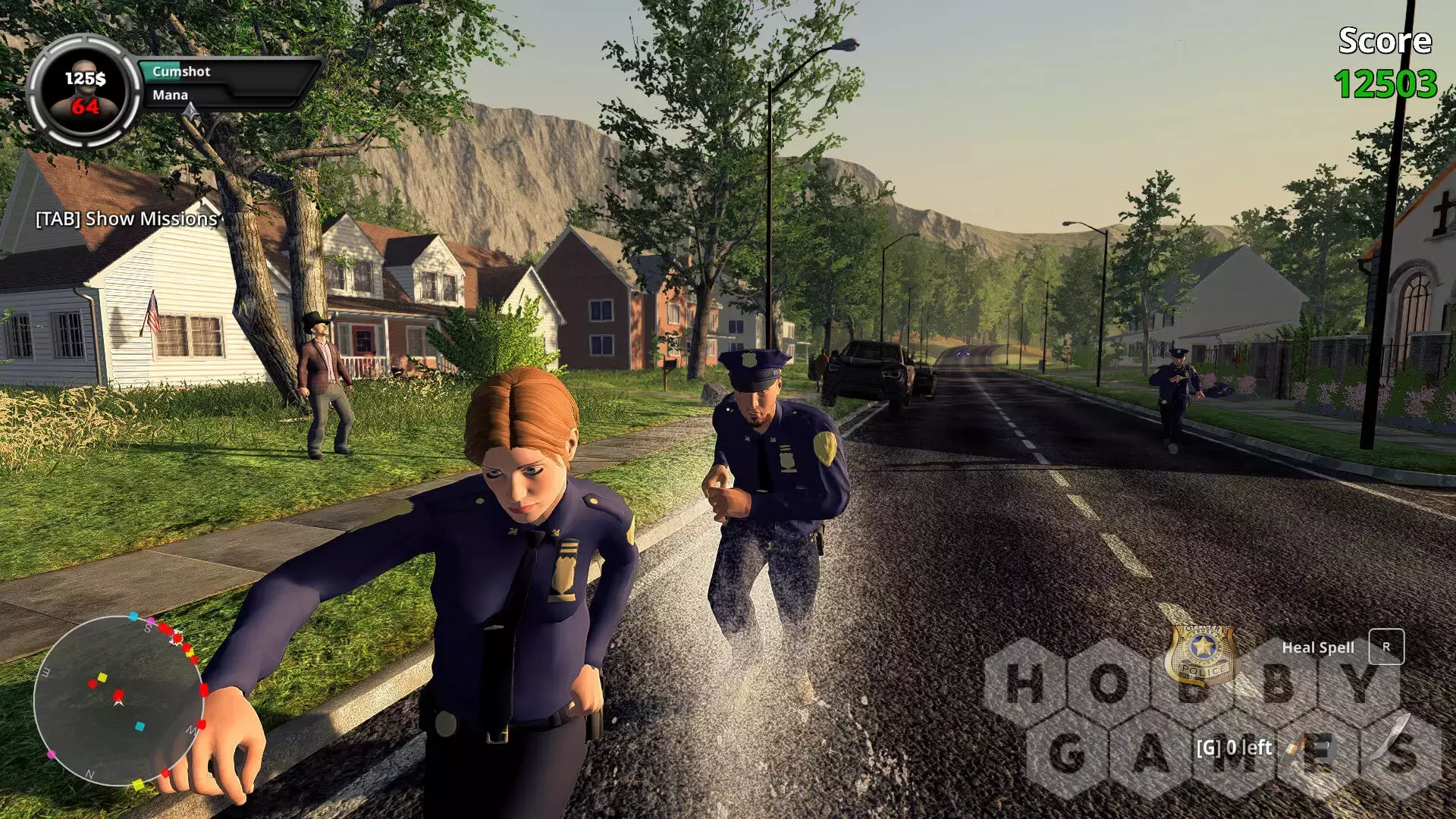Click the Show Missions tracker text
This screenshot has width=1456, height=819.
coord(127,219)
